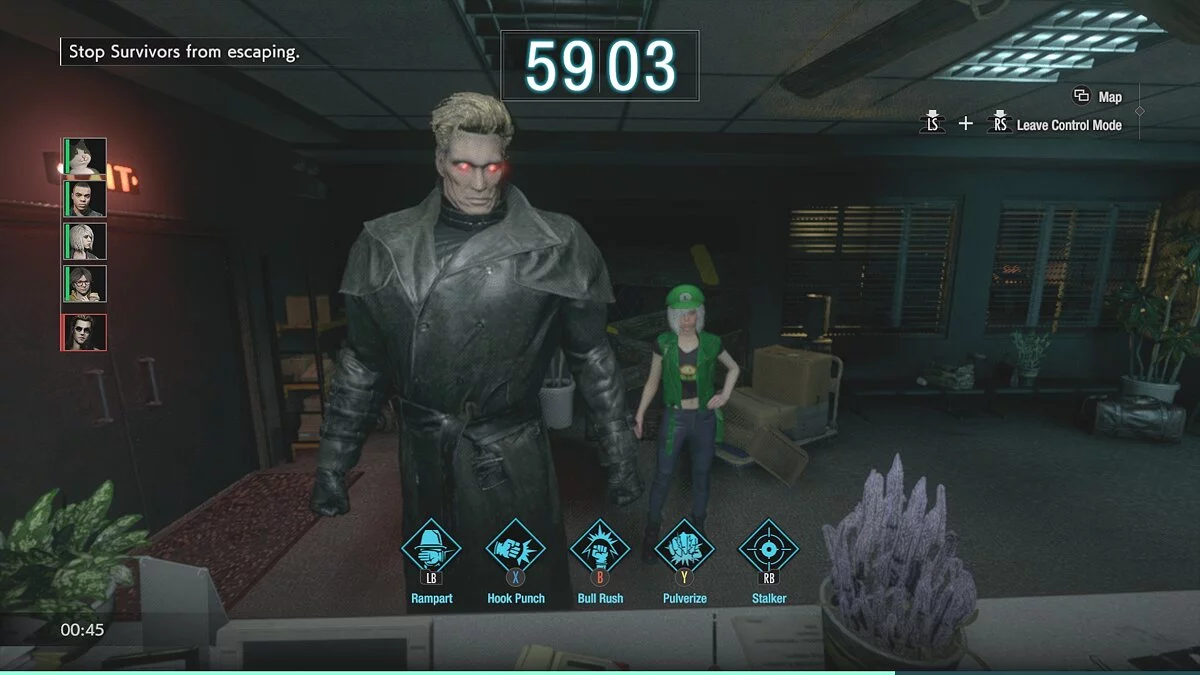Select the cat mascot survivor portrait
The width and height of the screenshot is (1200, 675).
(x=86, y=156)
